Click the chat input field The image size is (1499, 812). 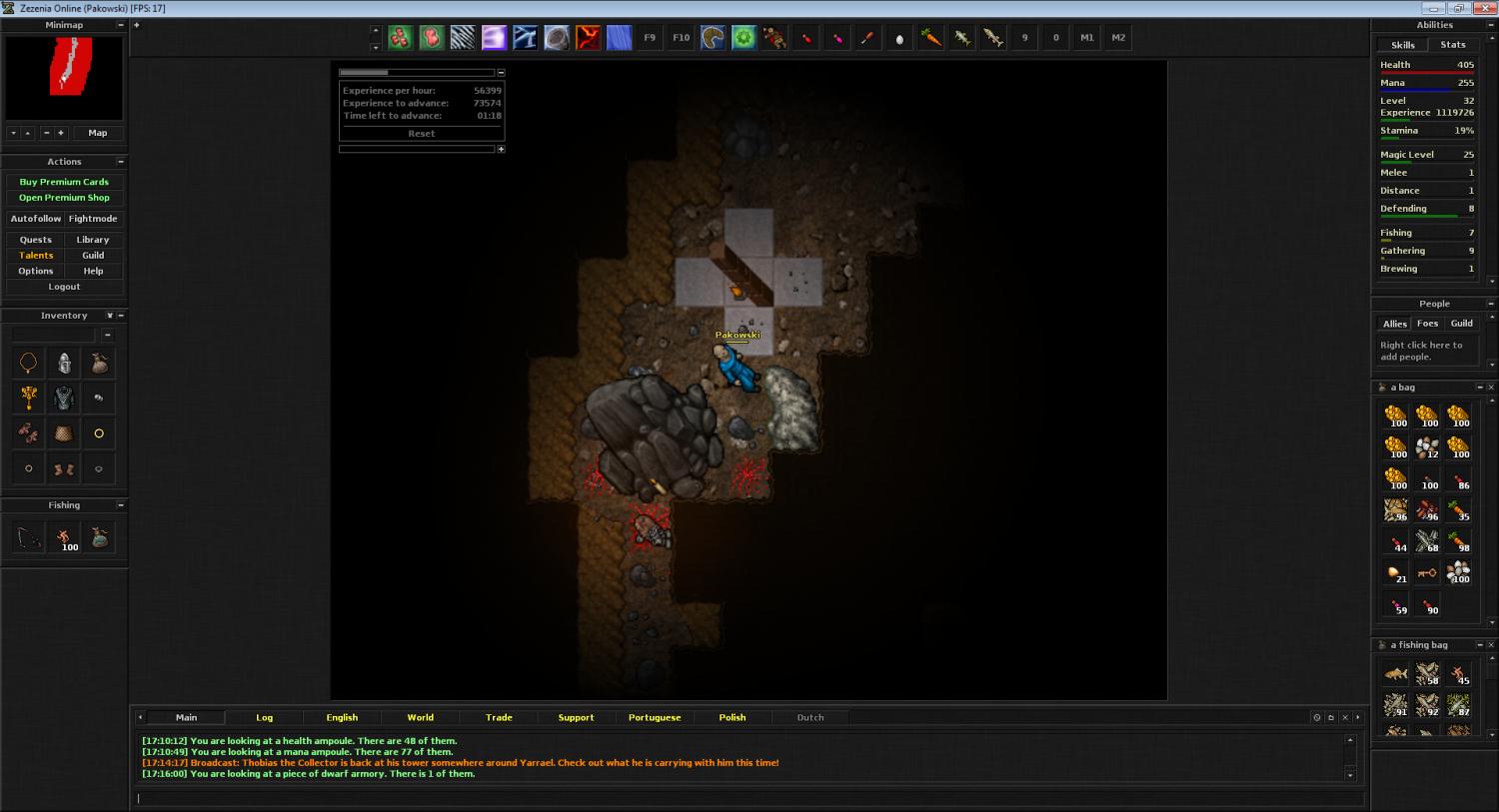749,798
